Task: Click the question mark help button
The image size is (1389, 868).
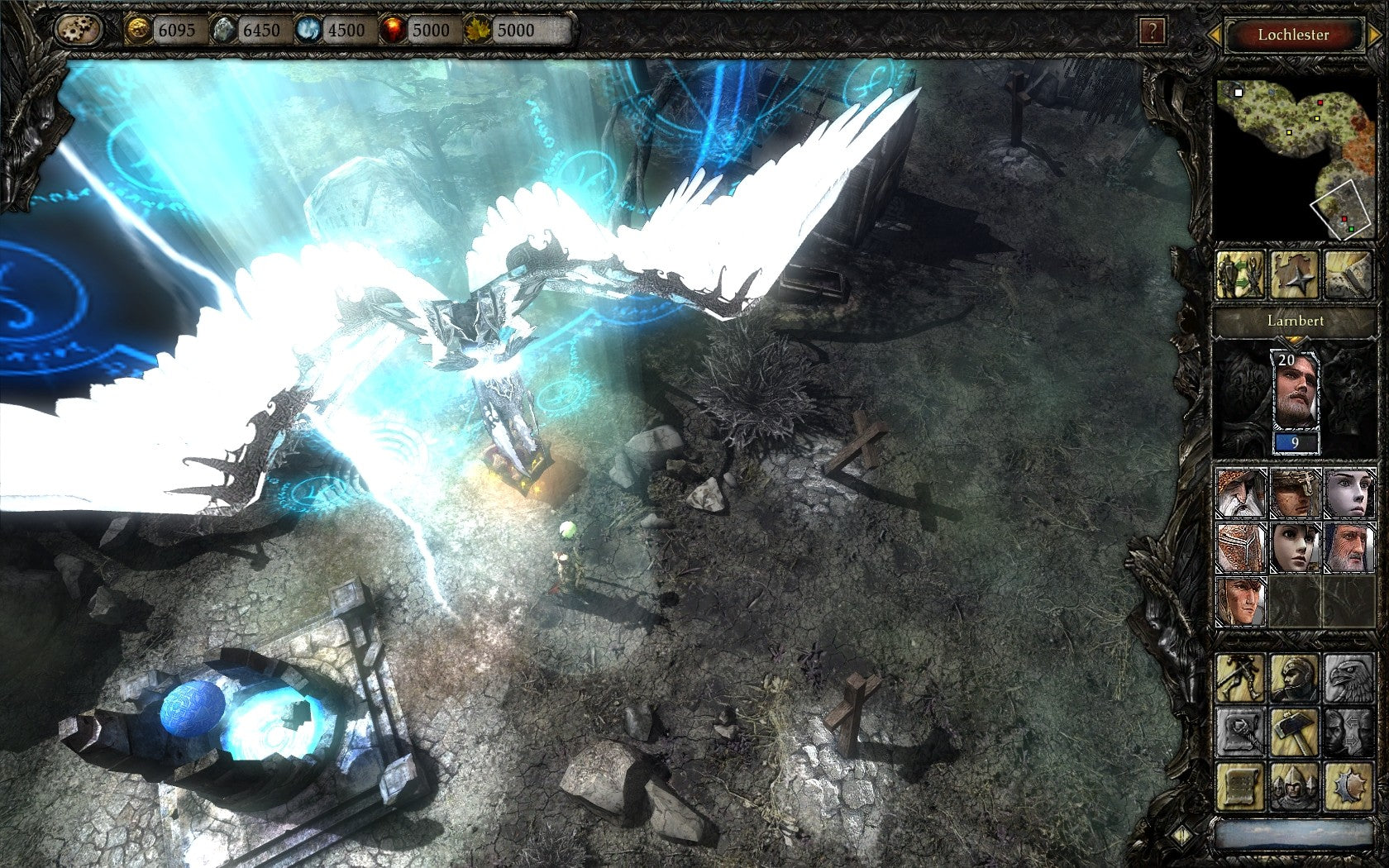Action: (1152, 32)
